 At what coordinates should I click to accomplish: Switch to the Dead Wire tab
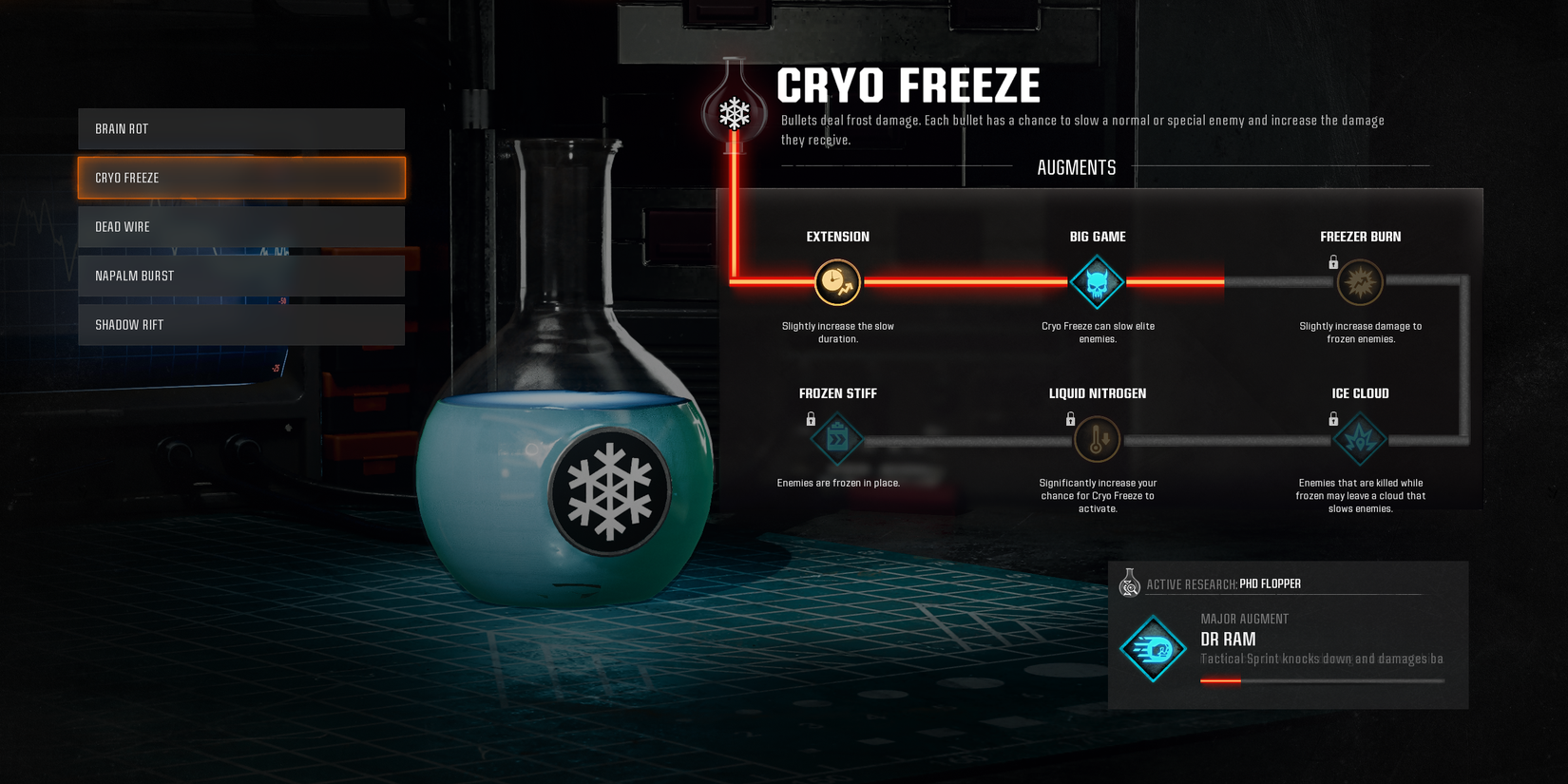pos(240,226)
